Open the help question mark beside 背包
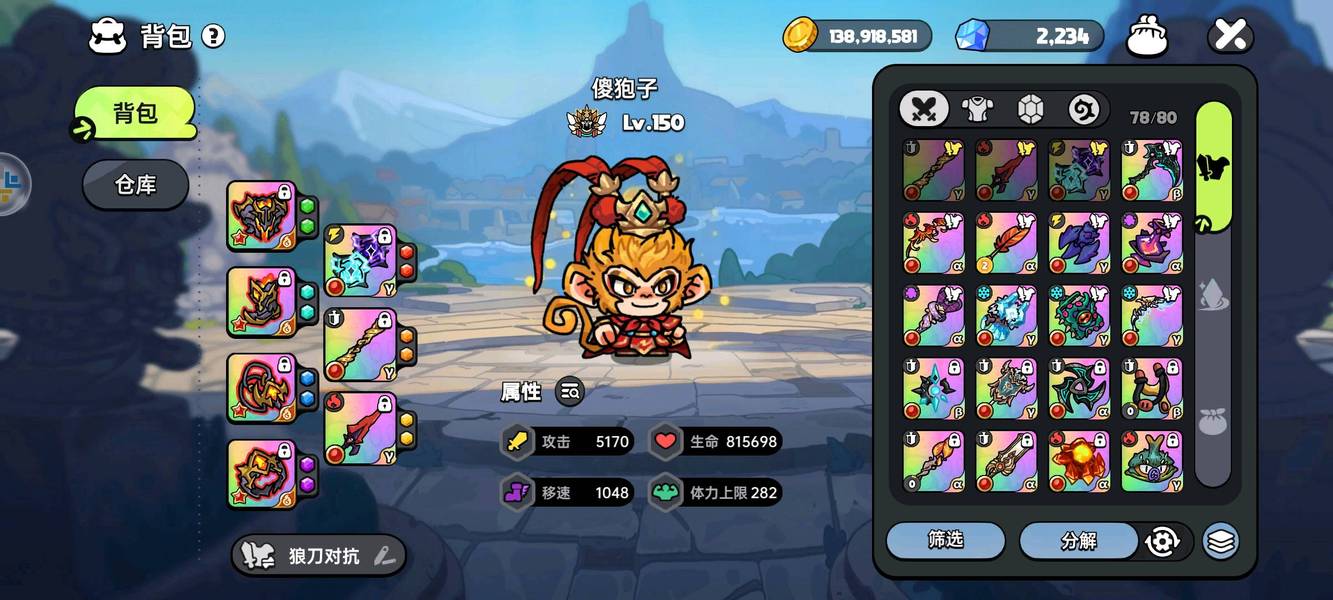Screen dimensions: 1333x600 pyautogui.click(x=213, y=37)
